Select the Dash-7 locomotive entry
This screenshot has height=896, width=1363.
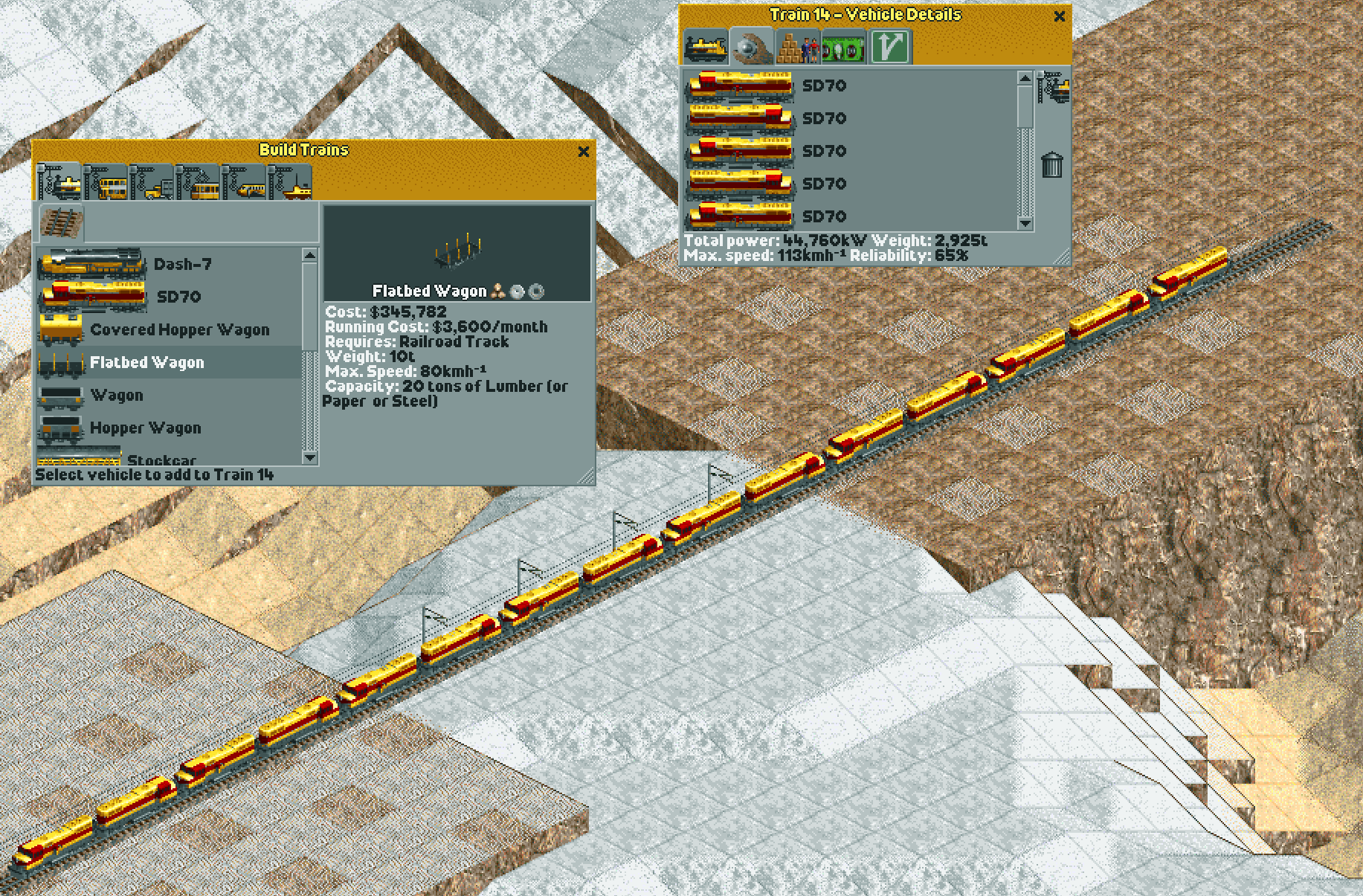click(x=178, y=262)
